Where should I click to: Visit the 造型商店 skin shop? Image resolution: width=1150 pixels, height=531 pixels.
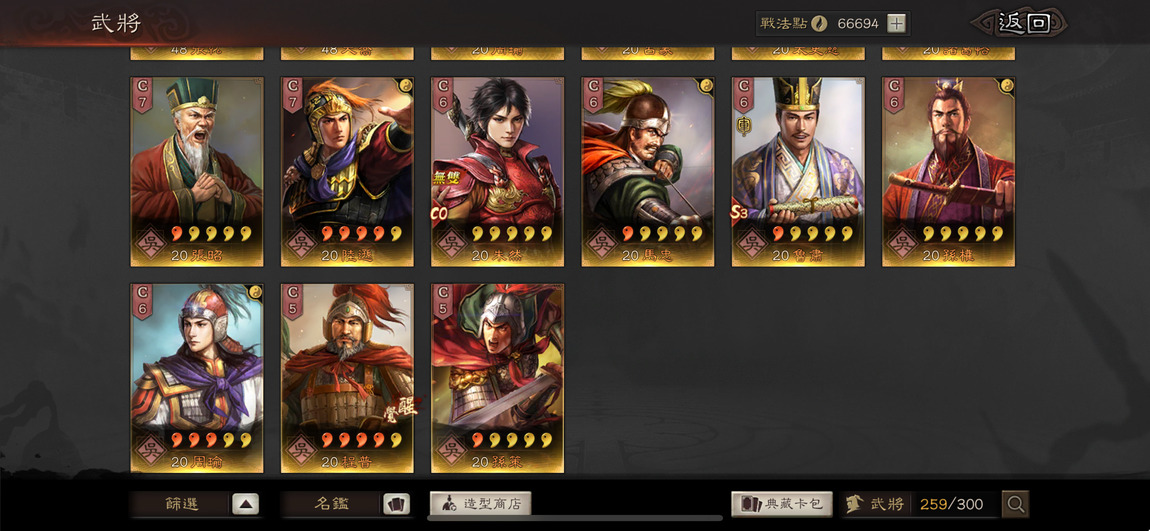coord(481,504)
